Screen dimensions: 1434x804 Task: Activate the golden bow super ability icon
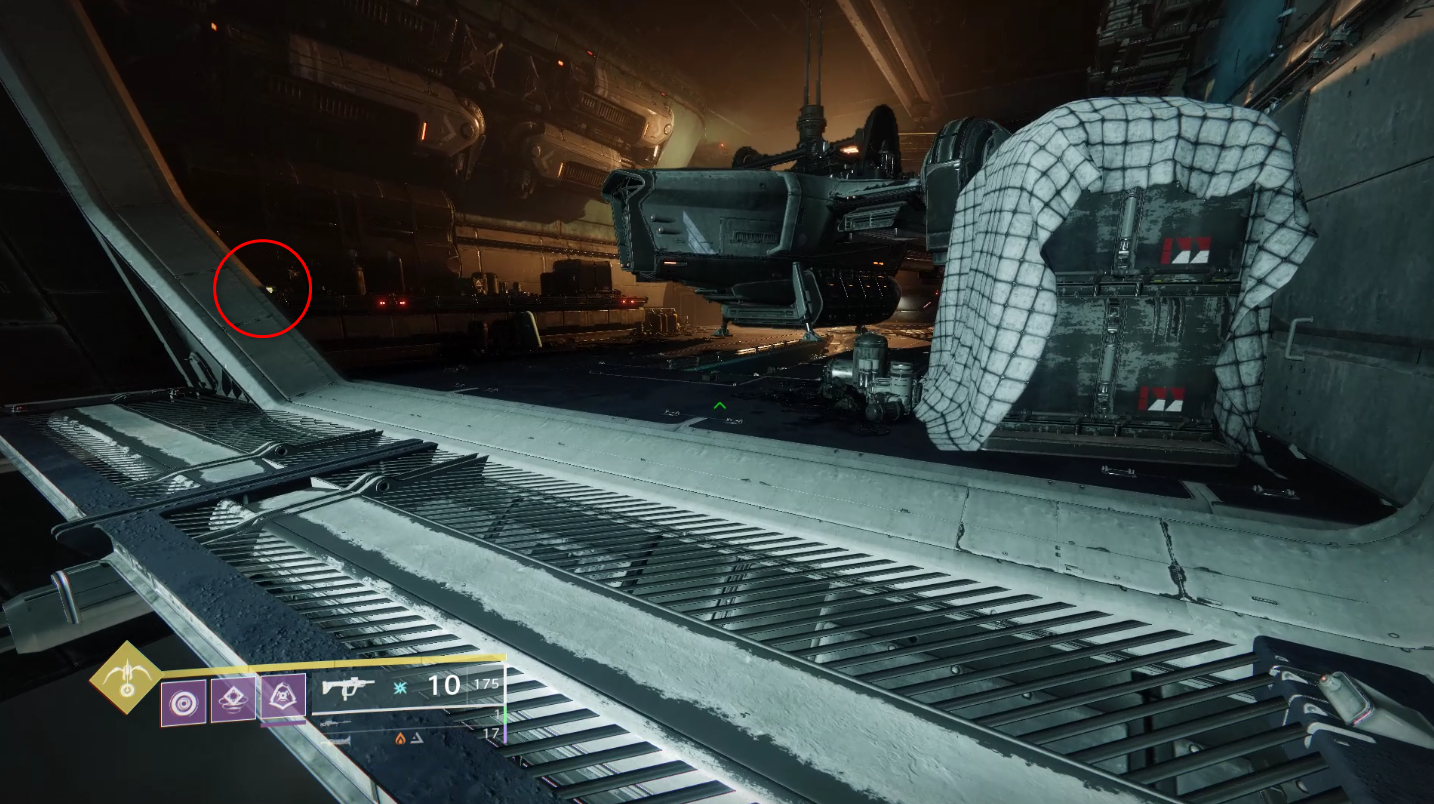click(126, 677)
